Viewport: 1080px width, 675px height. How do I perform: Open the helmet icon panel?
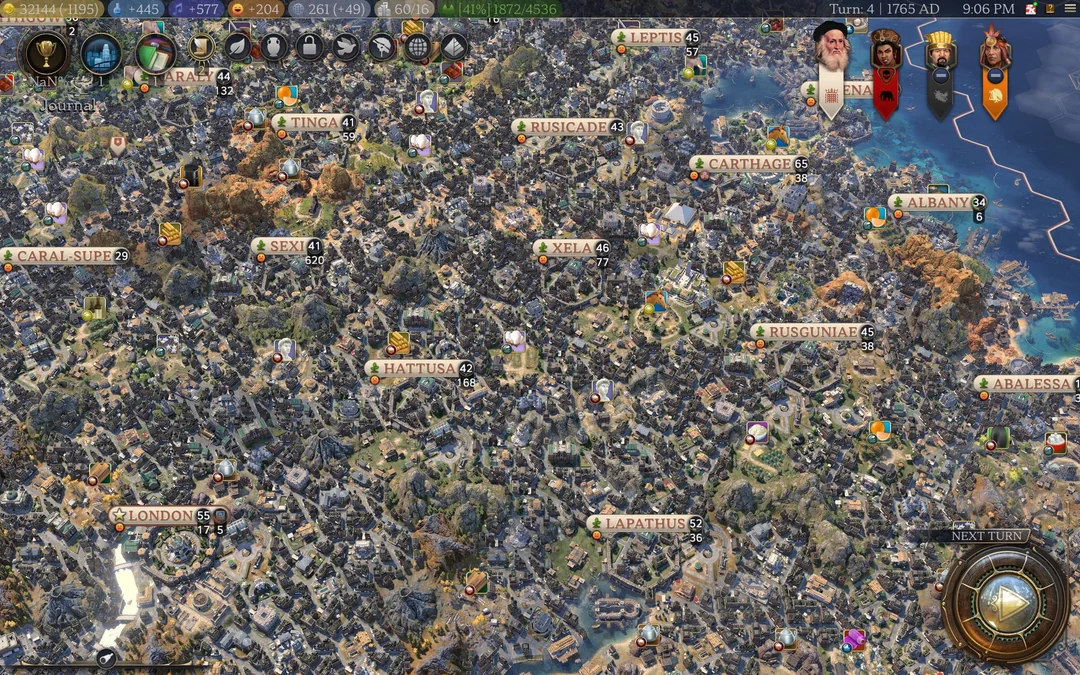382,46
